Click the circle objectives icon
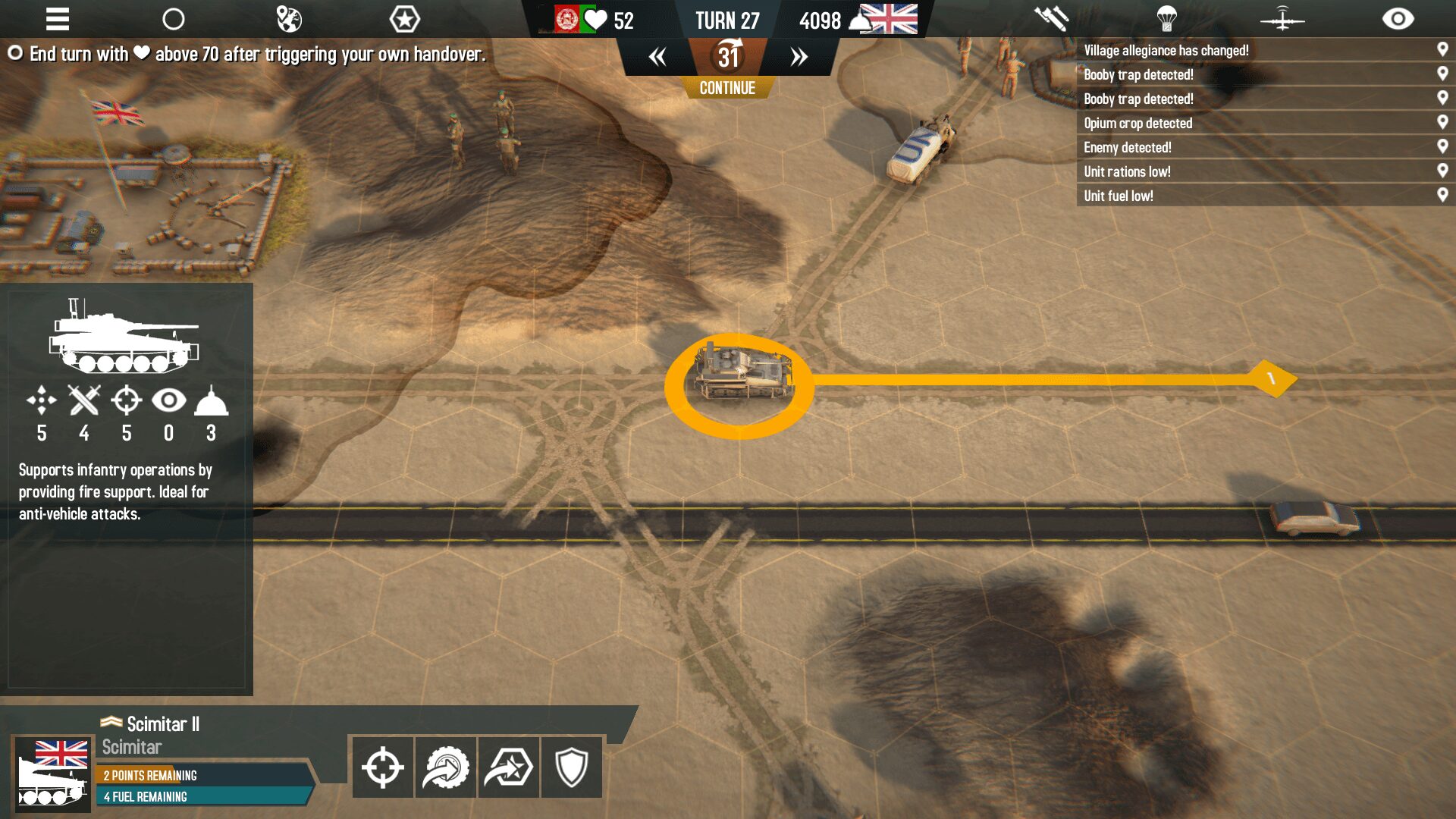The image size is (1456, 819). point(174,19)
